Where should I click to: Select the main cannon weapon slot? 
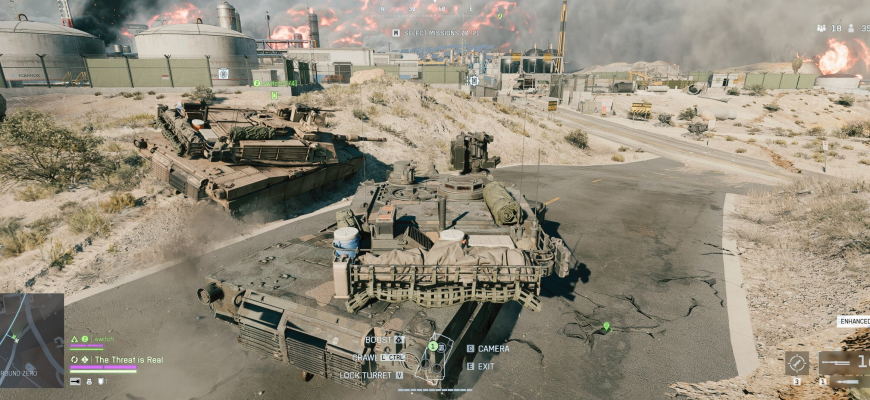coord(843,363)
